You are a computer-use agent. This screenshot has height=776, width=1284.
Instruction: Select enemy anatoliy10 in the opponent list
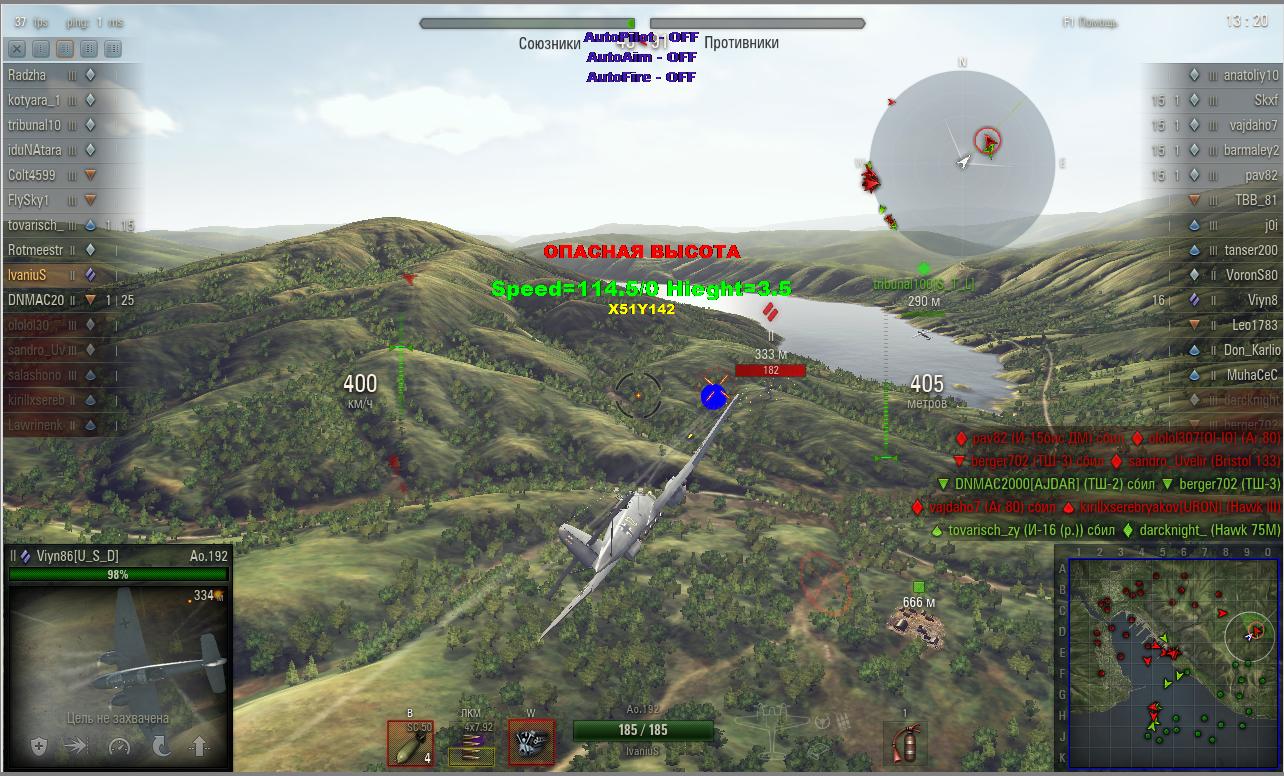pos(1250,75)
